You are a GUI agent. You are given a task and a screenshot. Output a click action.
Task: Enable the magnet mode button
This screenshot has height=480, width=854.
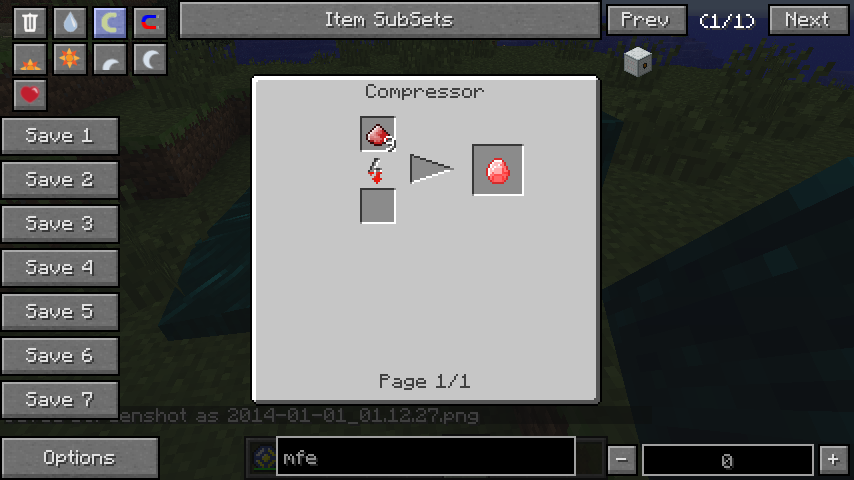150,22
